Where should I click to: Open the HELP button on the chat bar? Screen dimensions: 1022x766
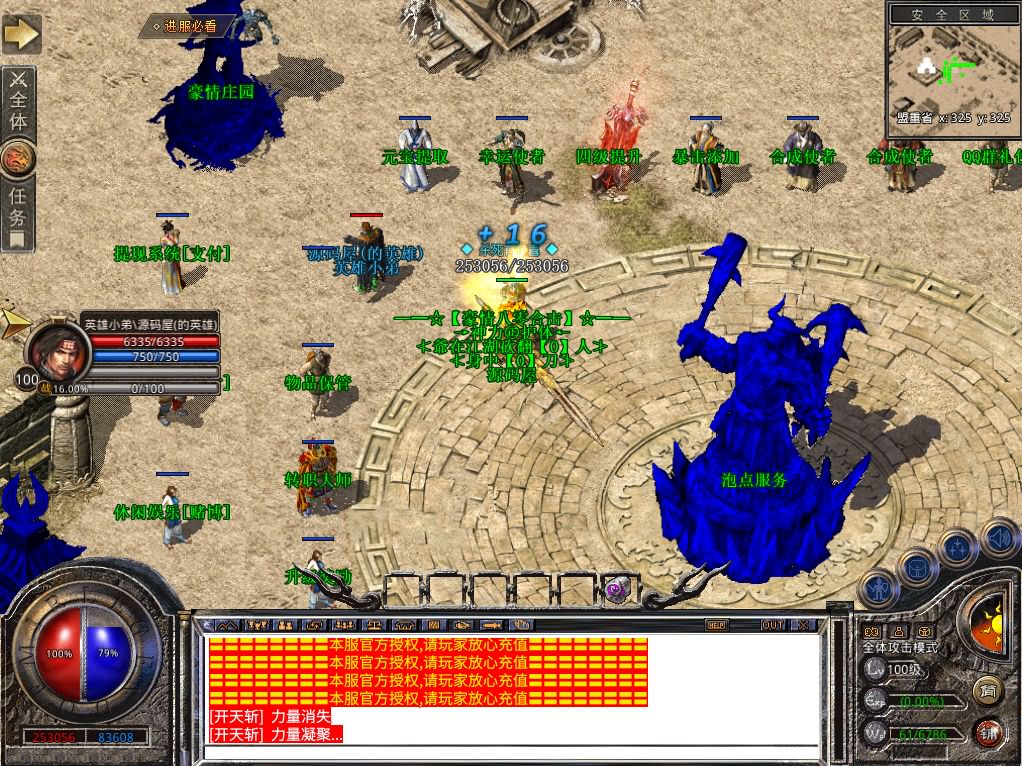tap(716, 625)
